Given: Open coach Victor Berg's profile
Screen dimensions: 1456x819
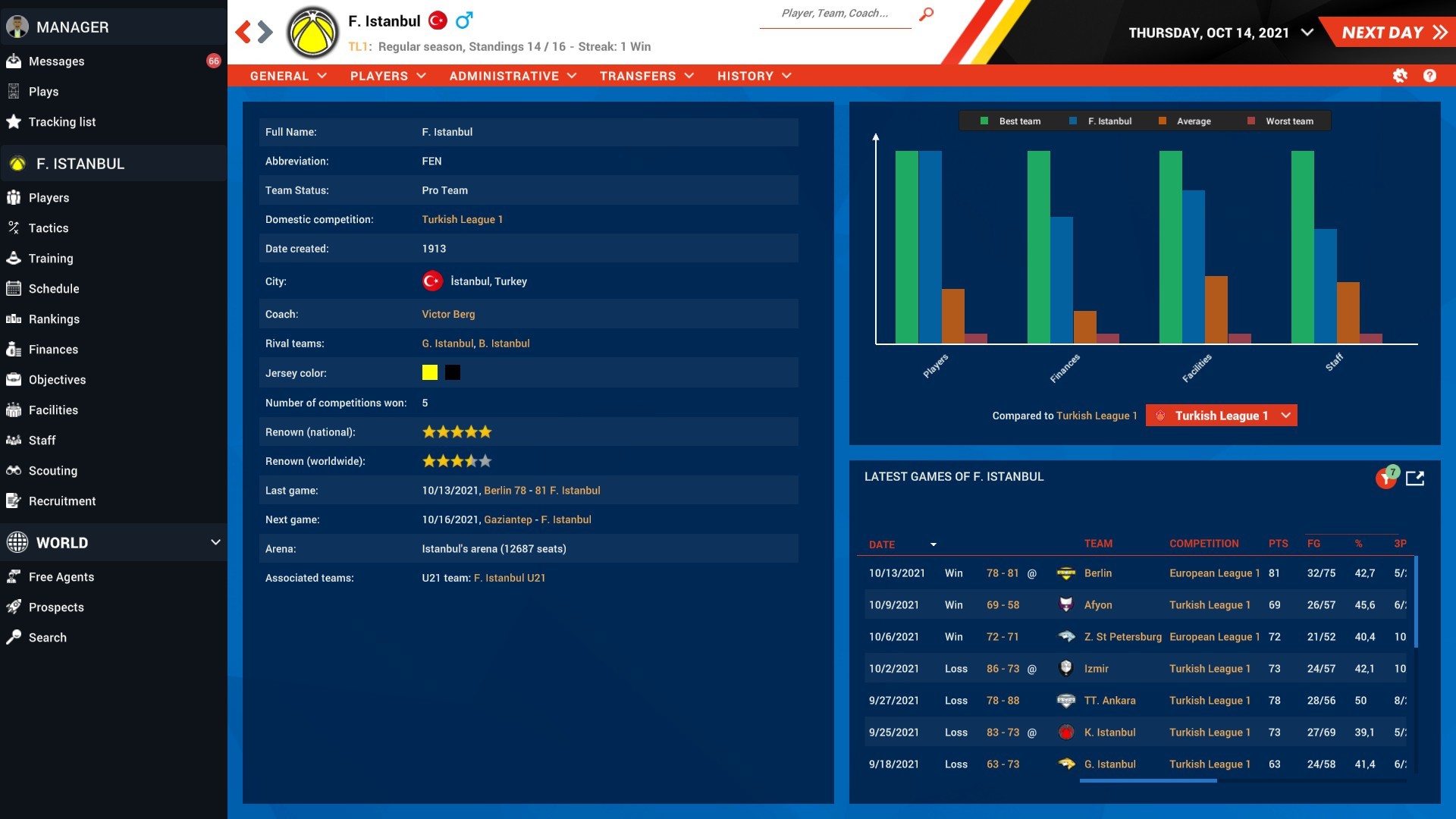Looking at the screenshot, I should [448, 314].
